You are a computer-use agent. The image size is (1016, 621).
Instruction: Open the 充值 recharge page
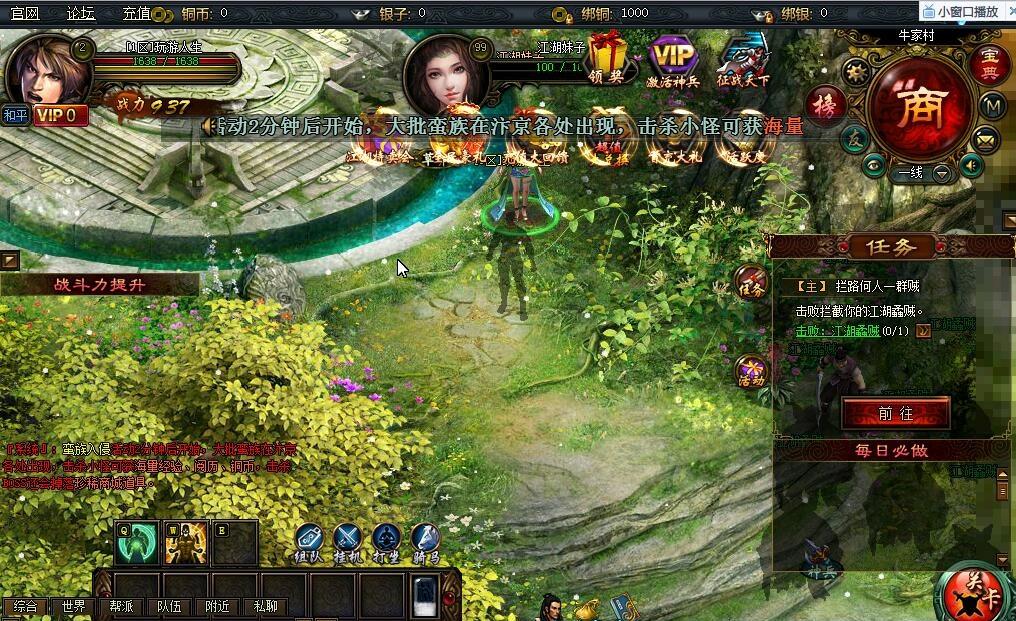[x=136, y=13]
